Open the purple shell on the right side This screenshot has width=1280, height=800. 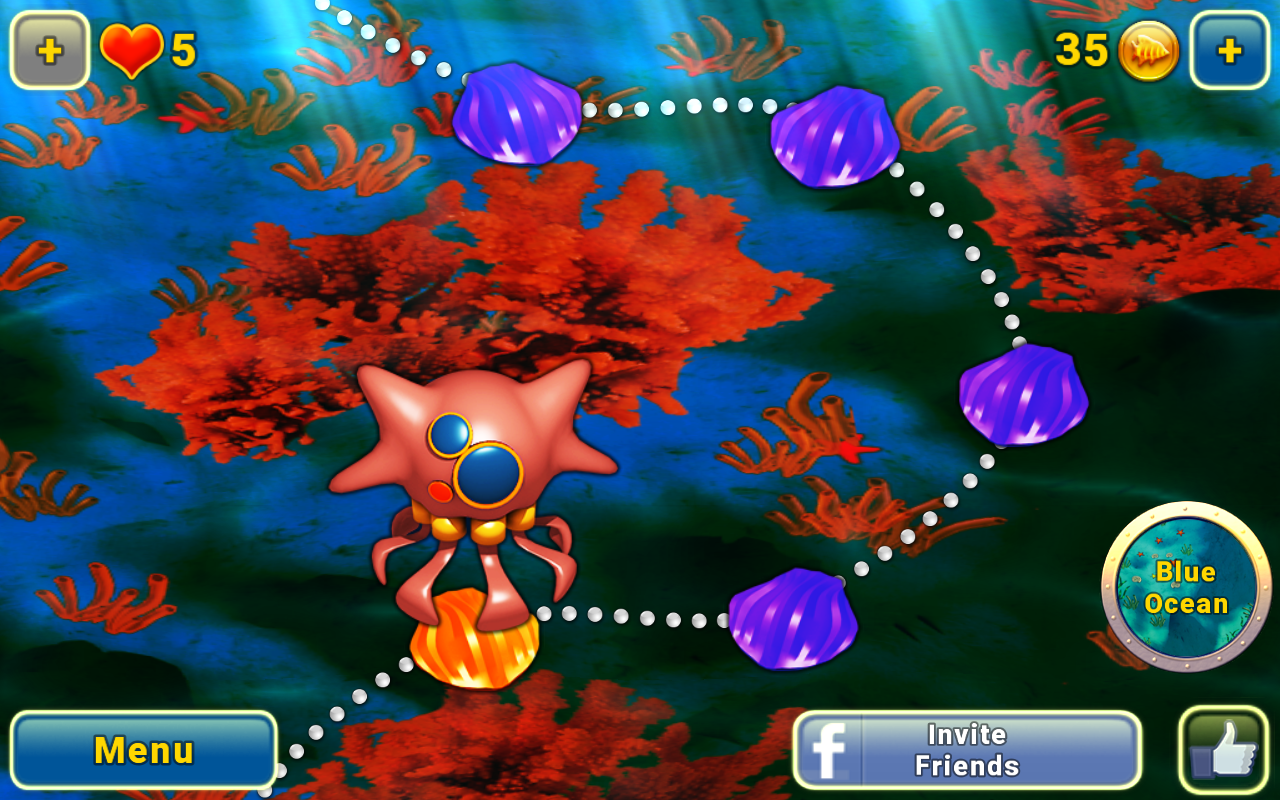pyautogui.click(x=1022, y=393)
